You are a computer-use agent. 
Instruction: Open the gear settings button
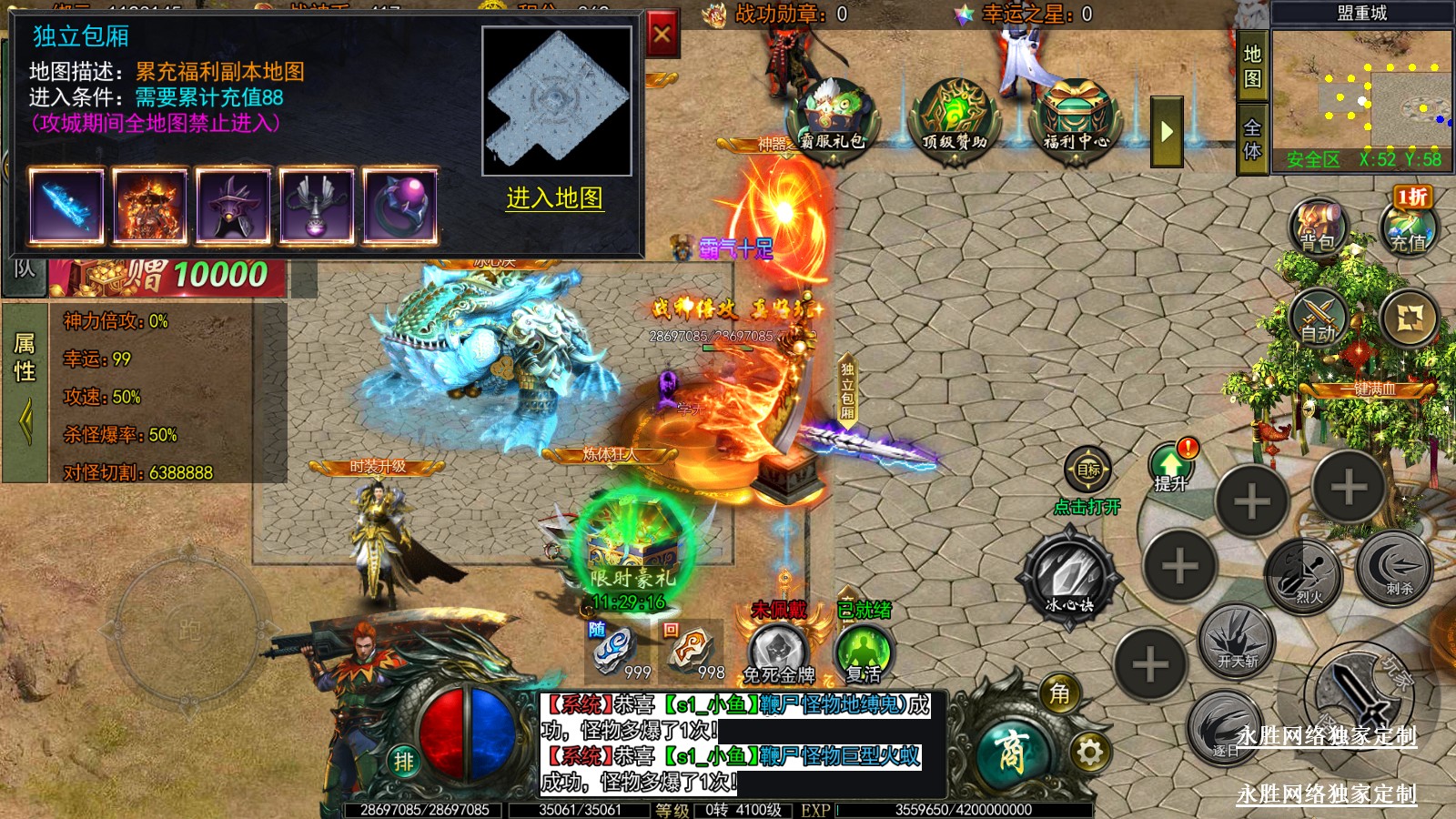(x=1089, y=753)
